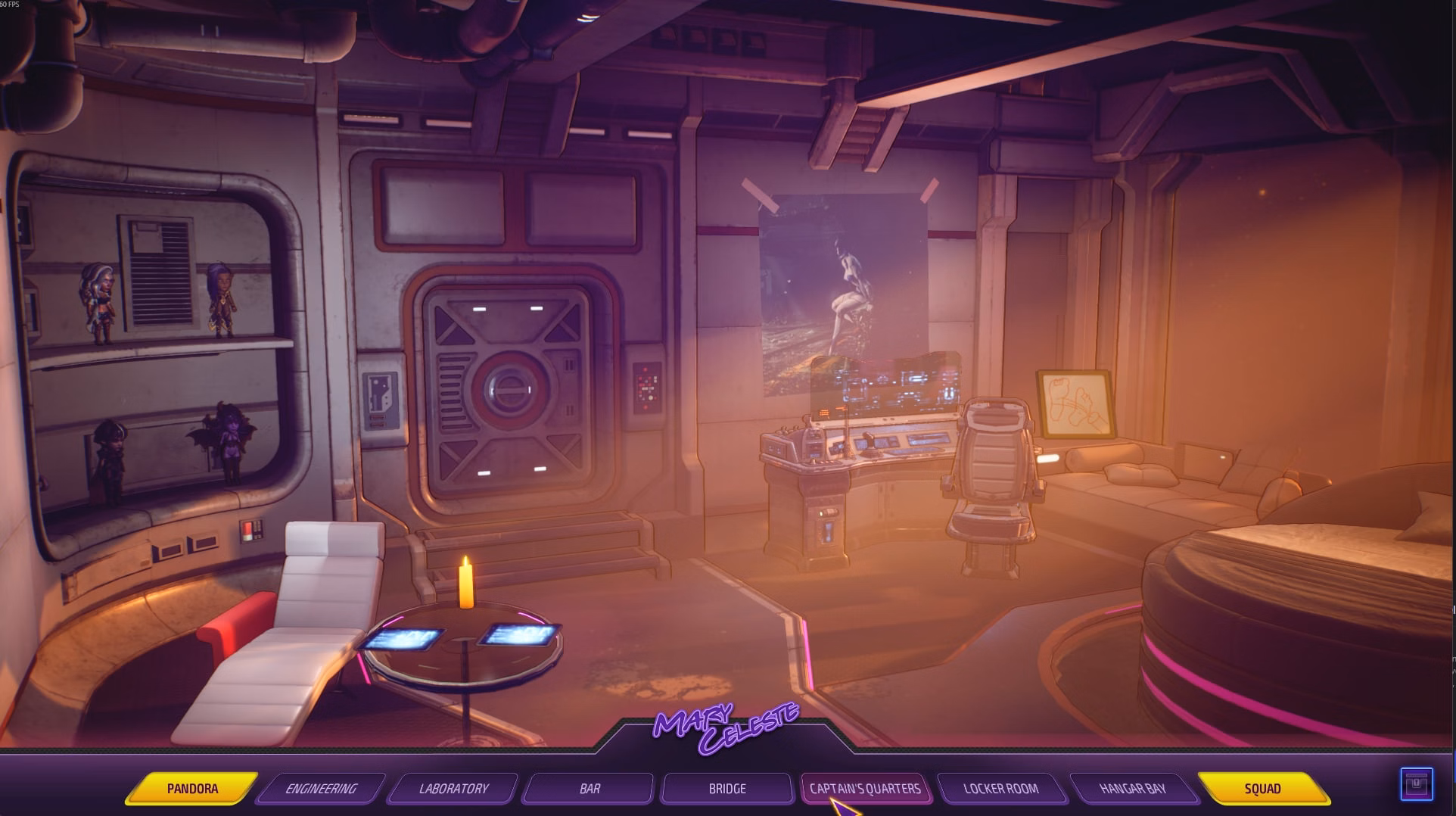
Task: Switch to the Bridge
Action: 726,789
